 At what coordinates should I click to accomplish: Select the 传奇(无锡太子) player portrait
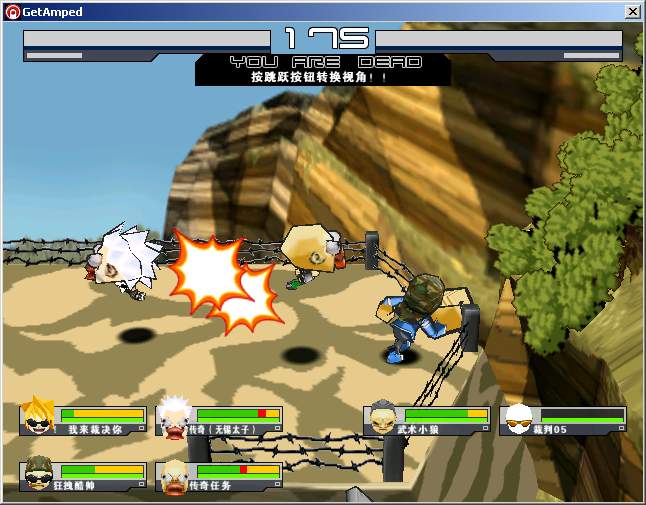coord(174,416)
